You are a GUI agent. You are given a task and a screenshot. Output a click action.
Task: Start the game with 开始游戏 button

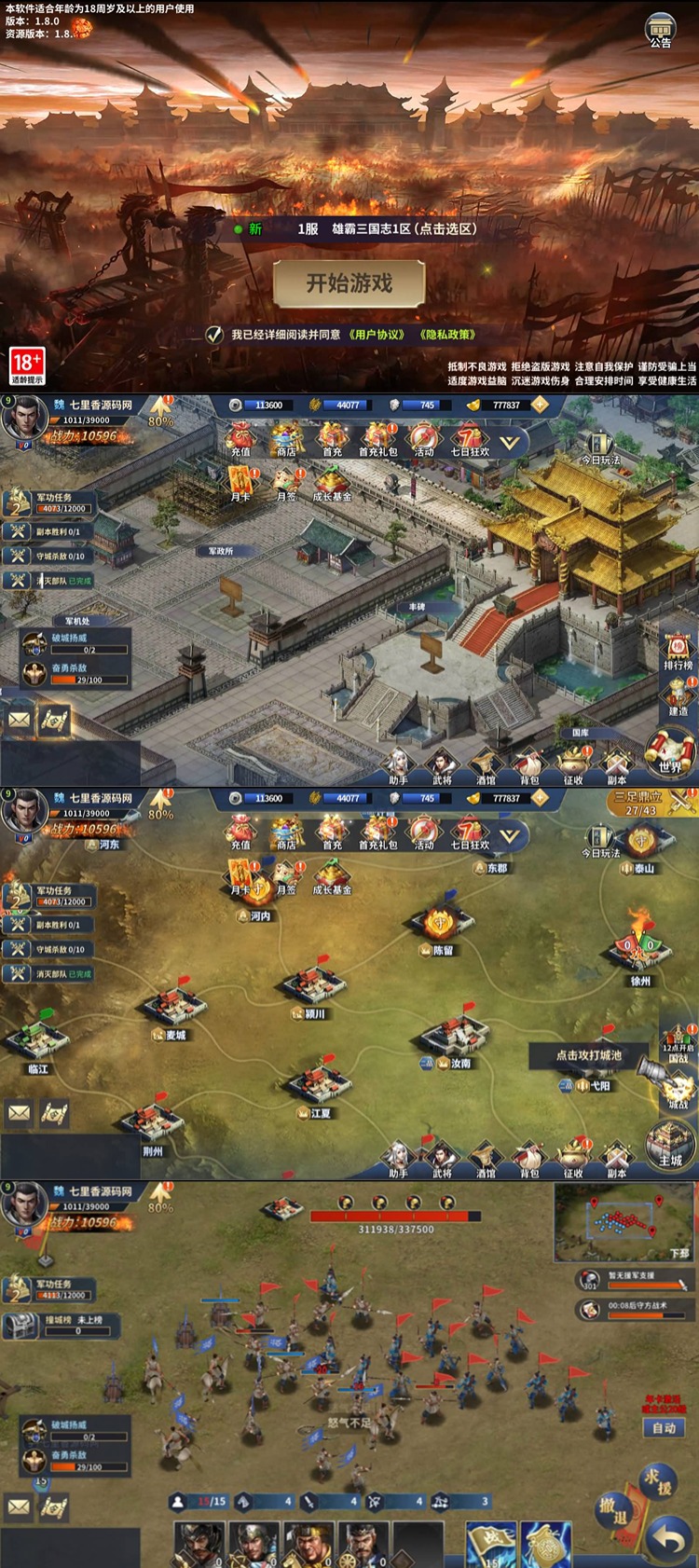(349, 283)
